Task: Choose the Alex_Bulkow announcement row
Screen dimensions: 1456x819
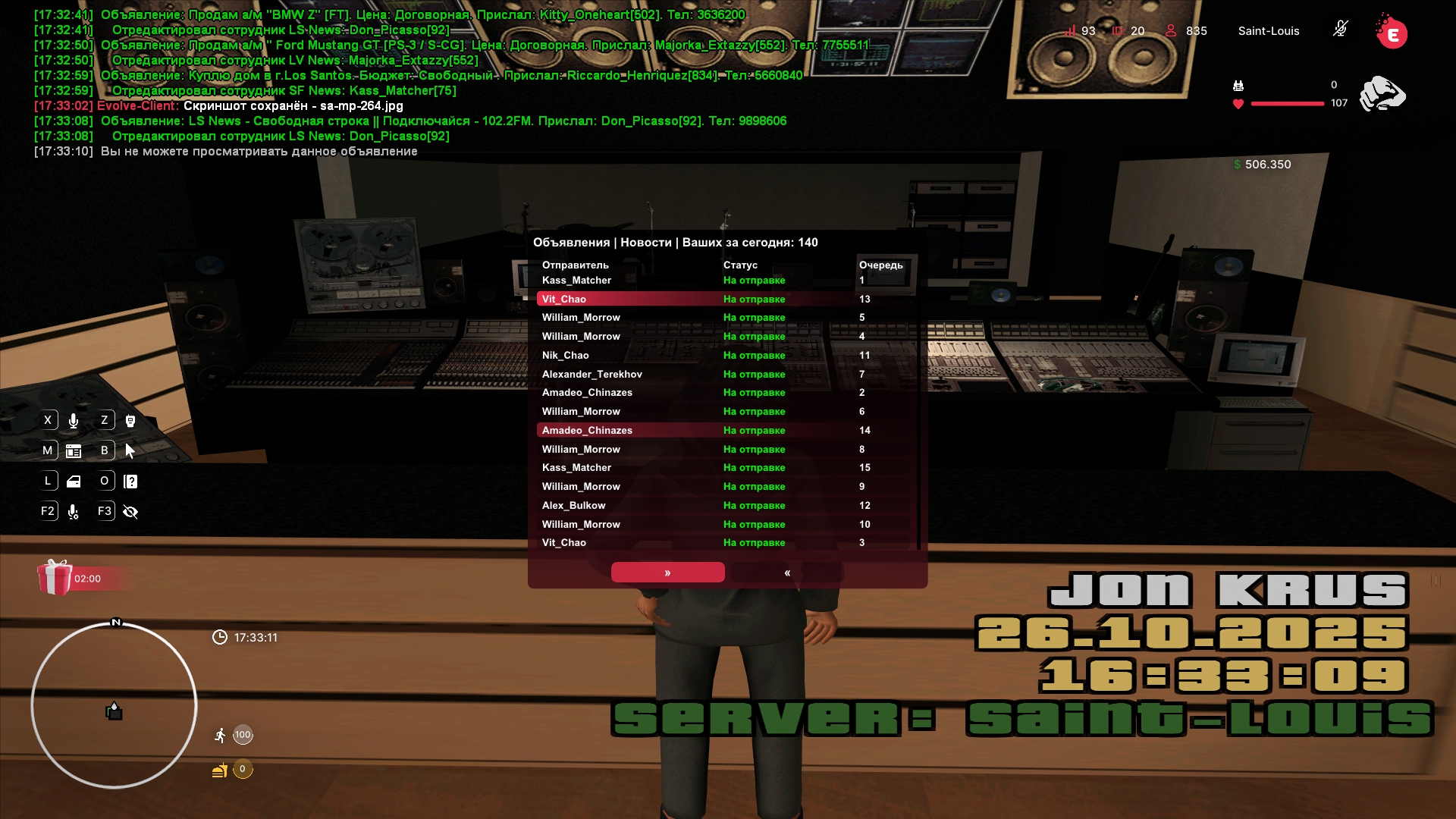Action: [726, 506]
